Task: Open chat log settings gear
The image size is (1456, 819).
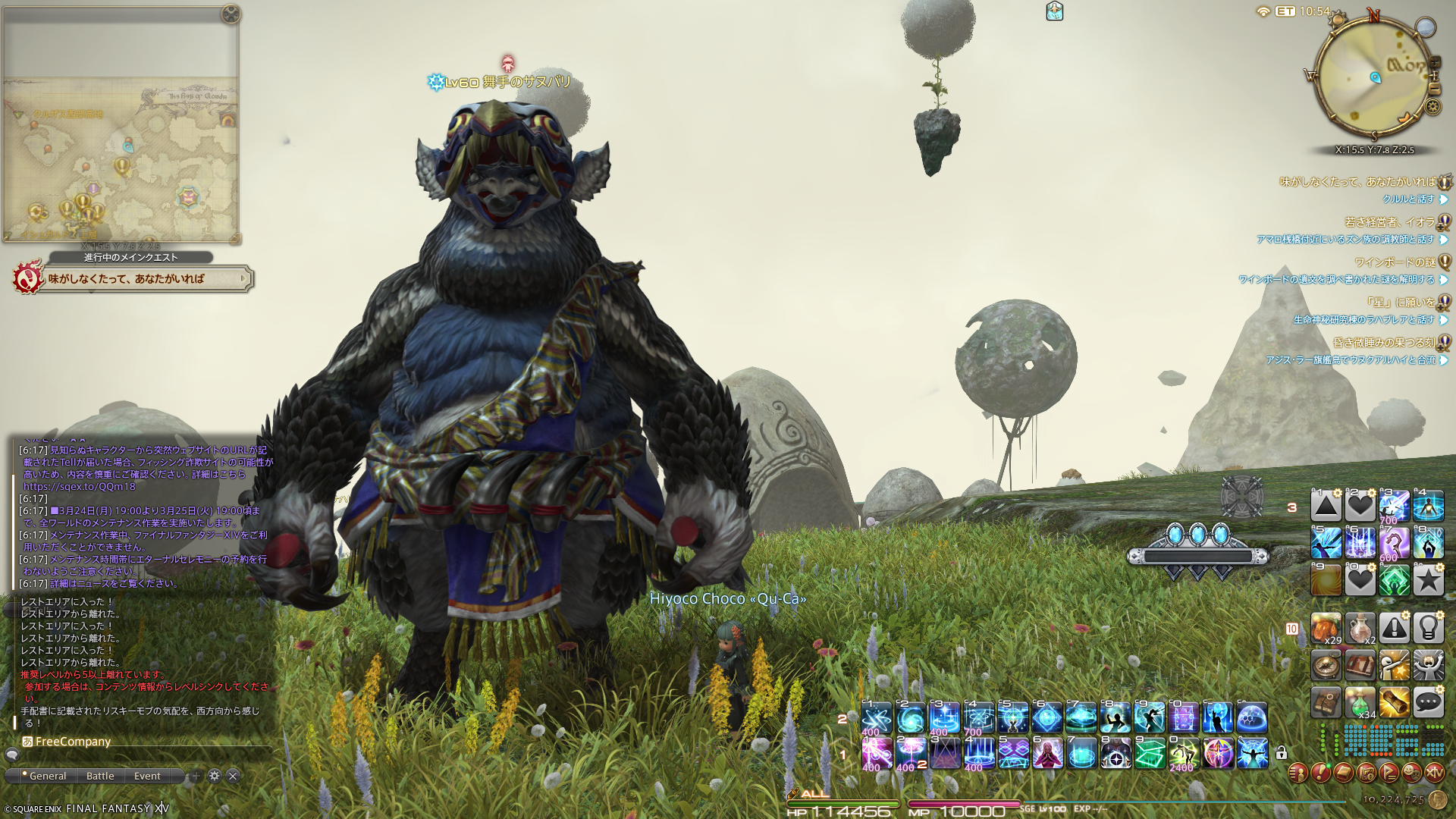Action: click(215, 776)
